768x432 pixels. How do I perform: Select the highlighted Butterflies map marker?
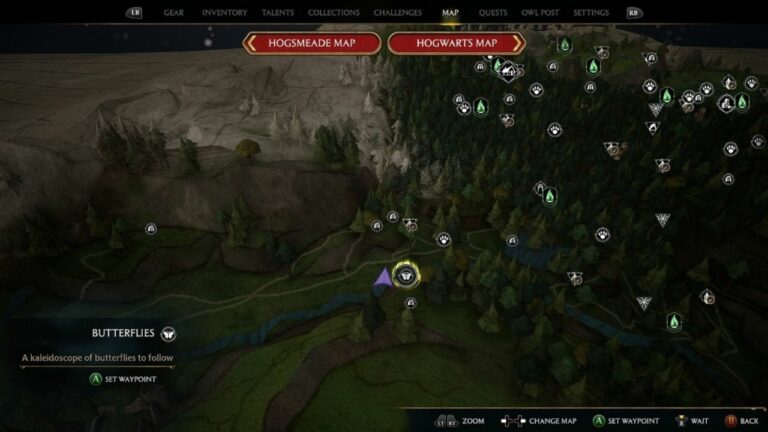406,275
